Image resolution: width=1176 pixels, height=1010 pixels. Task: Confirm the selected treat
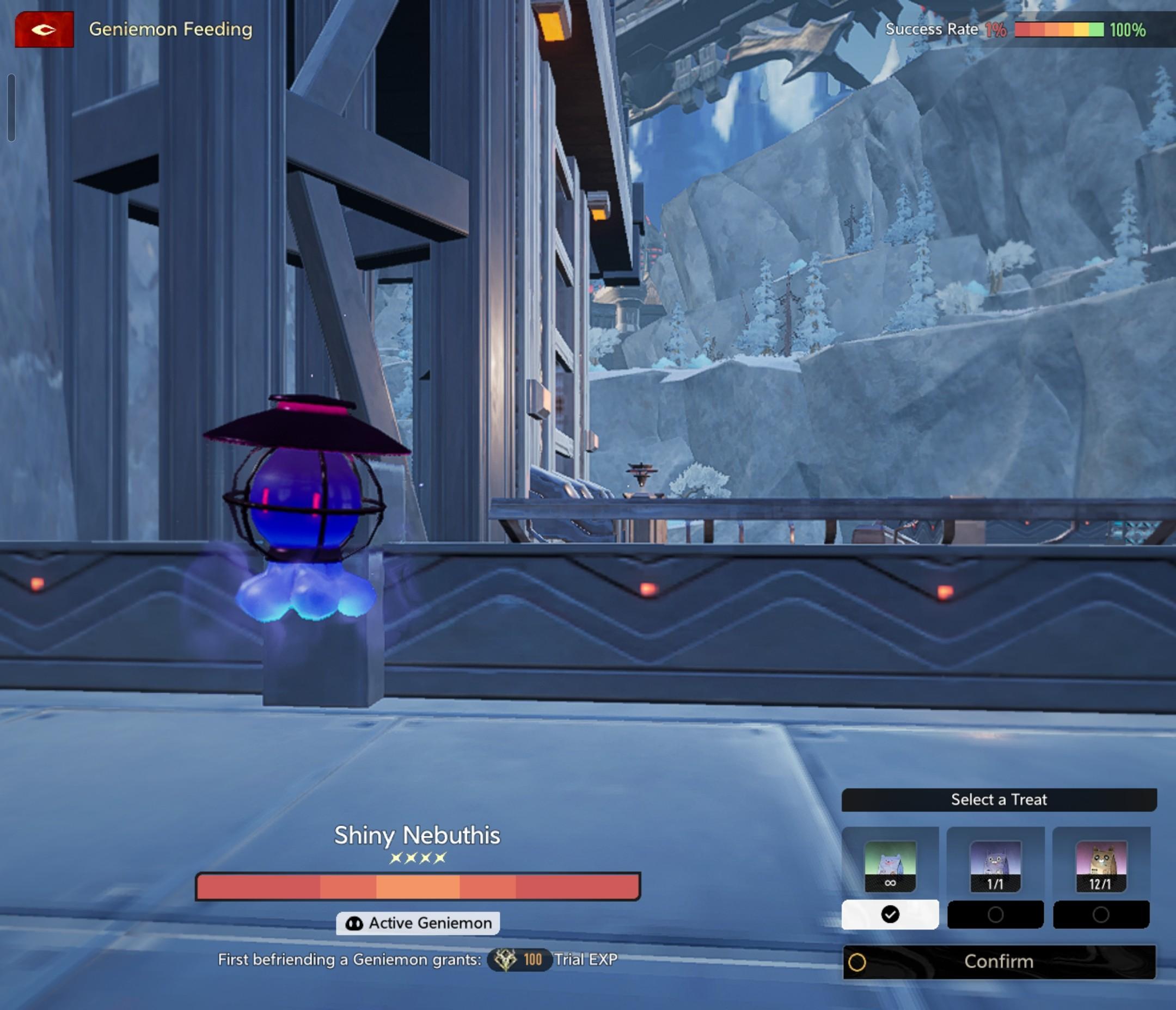[x=999, y=962]
